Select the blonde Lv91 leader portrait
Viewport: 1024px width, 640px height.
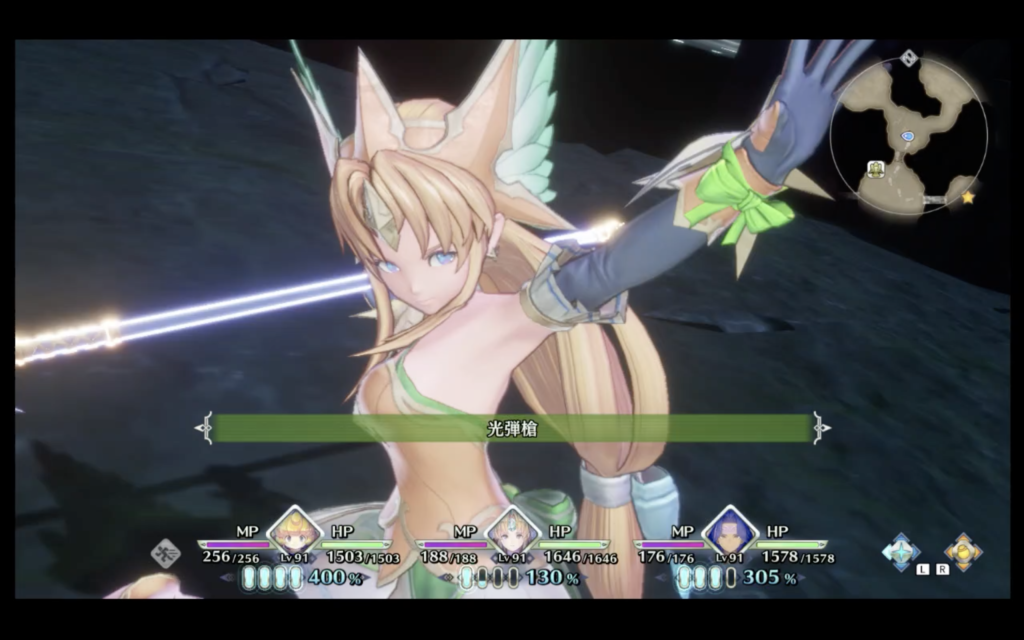point(295,531)
